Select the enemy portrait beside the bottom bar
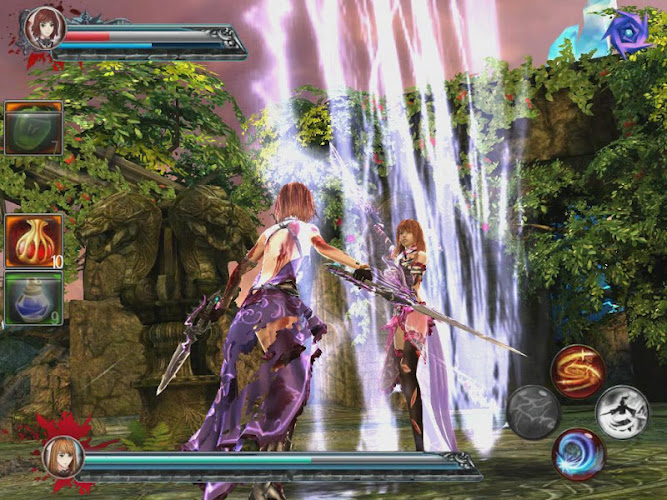 [x=62, y=458]
